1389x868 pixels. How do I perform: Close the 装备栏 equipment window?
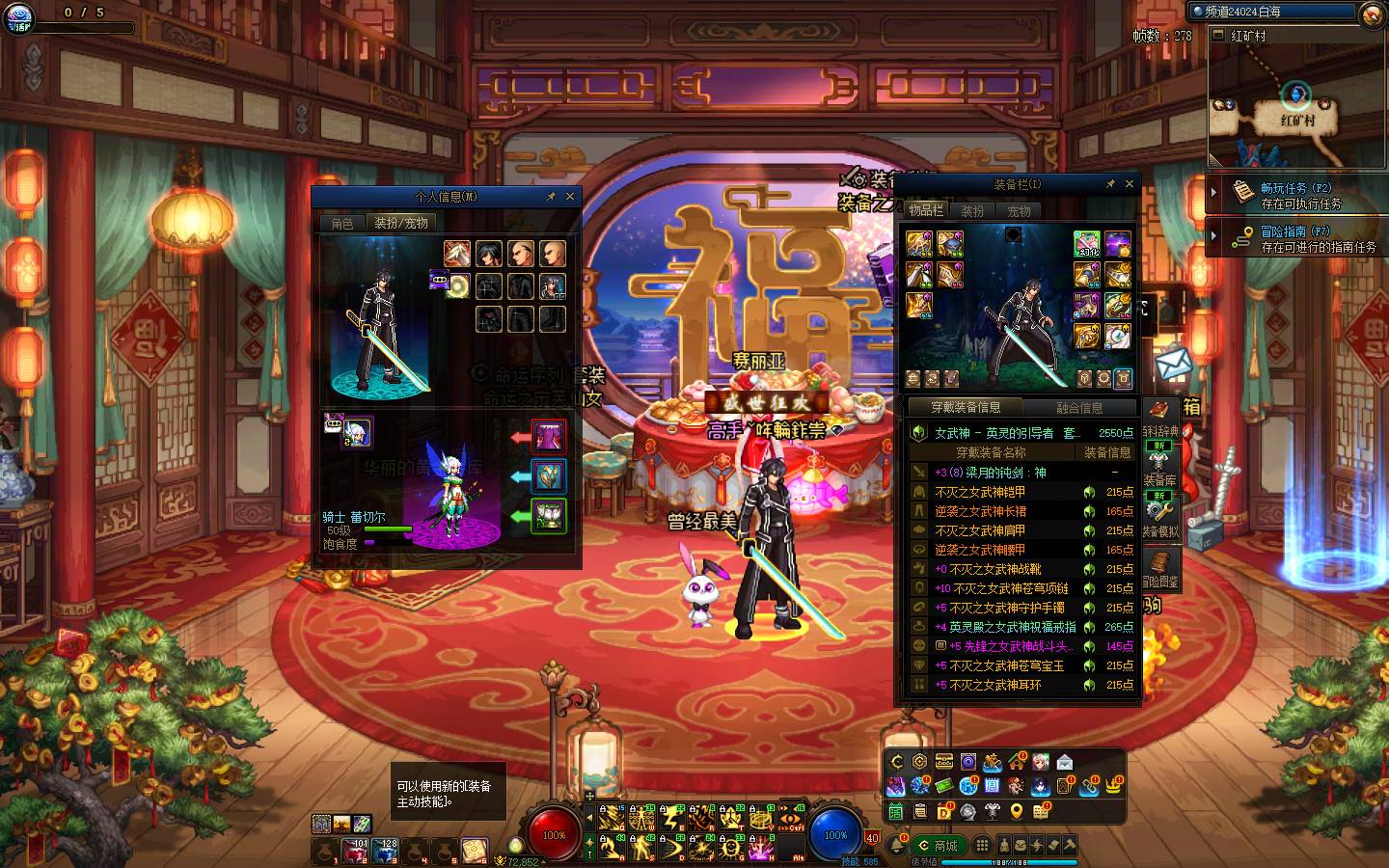point(1129,183)
